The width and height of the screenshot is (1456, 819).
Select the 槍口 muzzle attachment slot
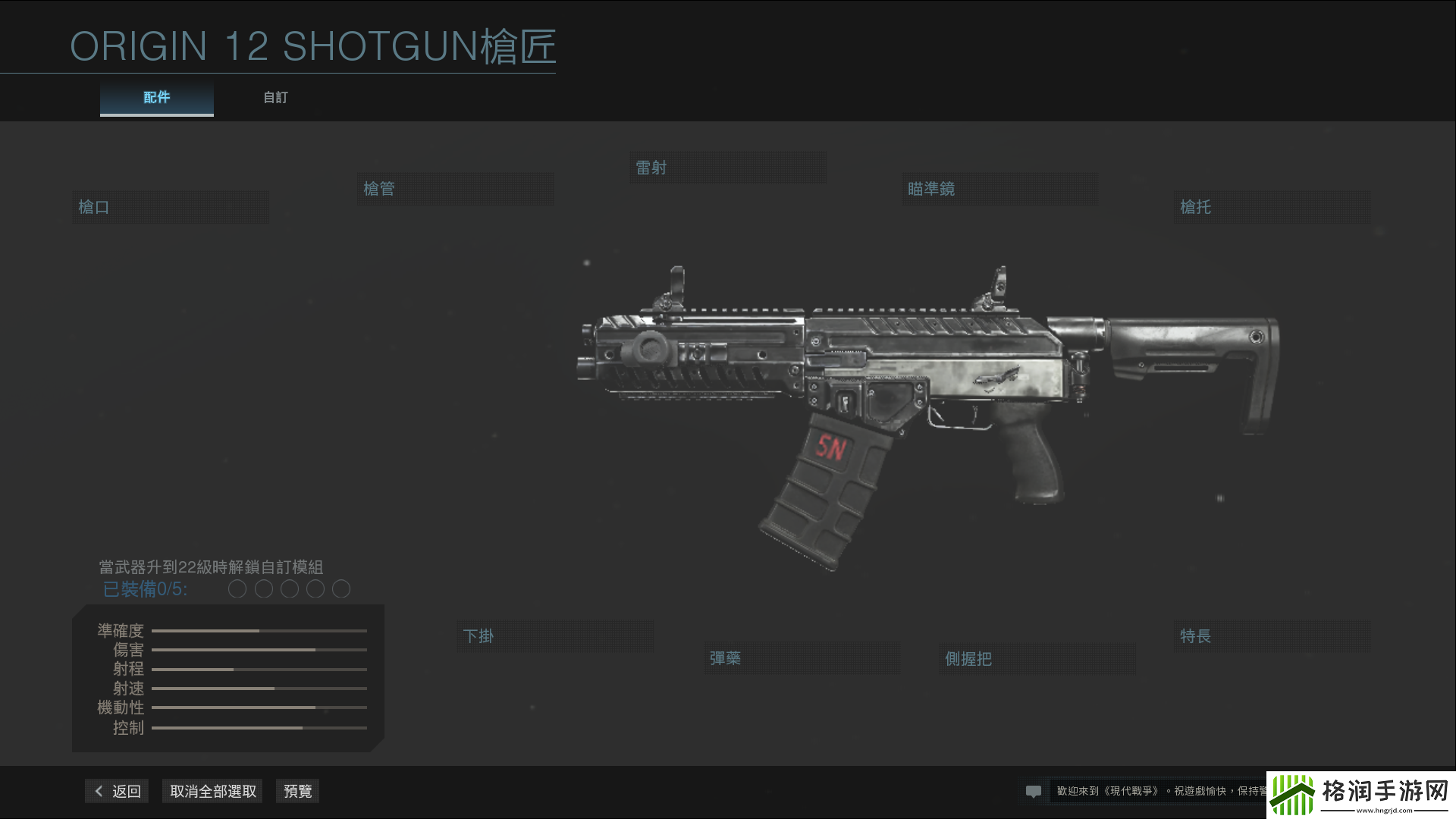[170, 206]
